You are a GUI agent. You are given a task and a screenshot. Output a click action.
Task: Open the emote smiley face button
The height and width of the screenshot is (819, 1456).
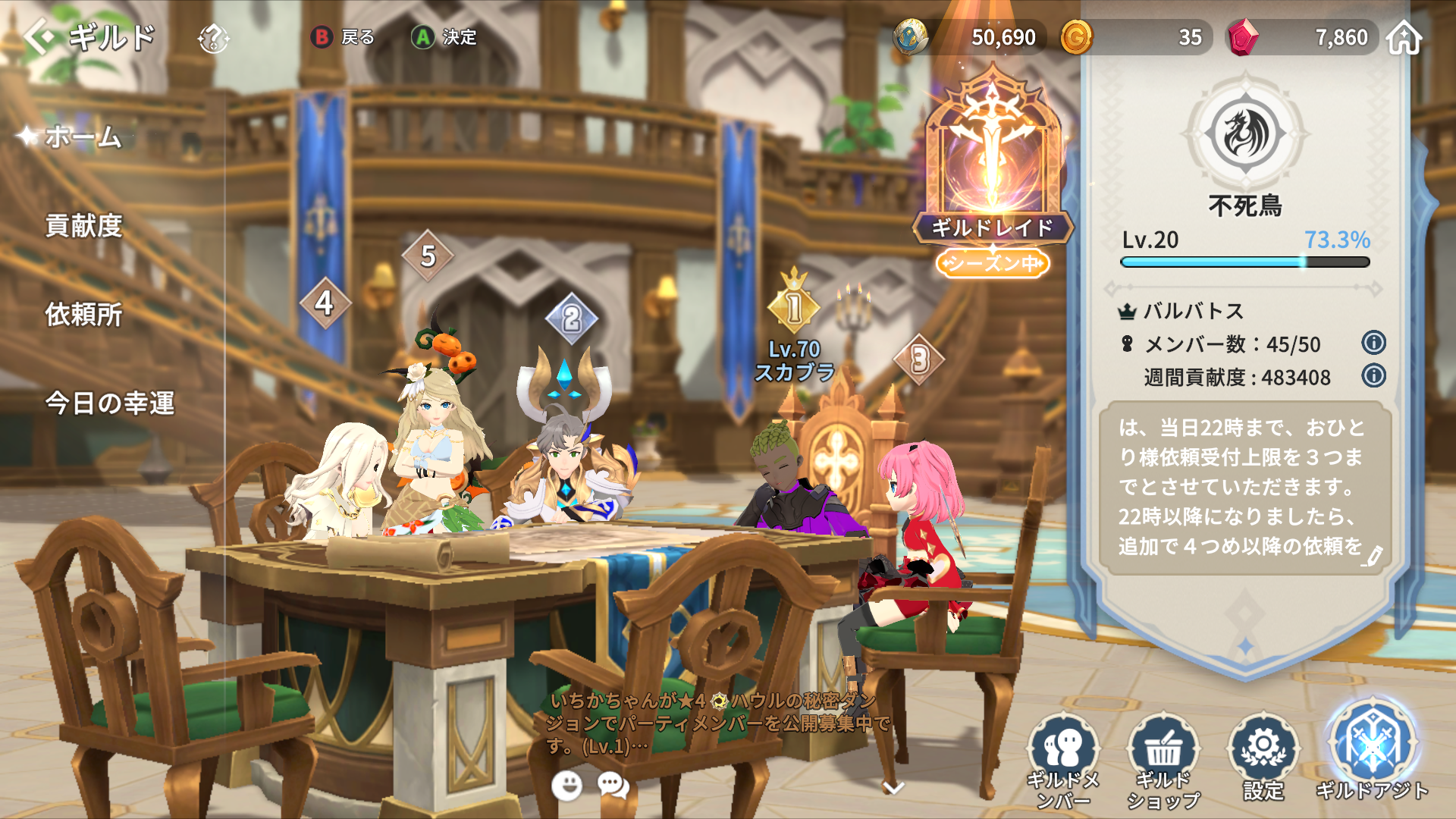pyautogui.click(x=566, y=786)
